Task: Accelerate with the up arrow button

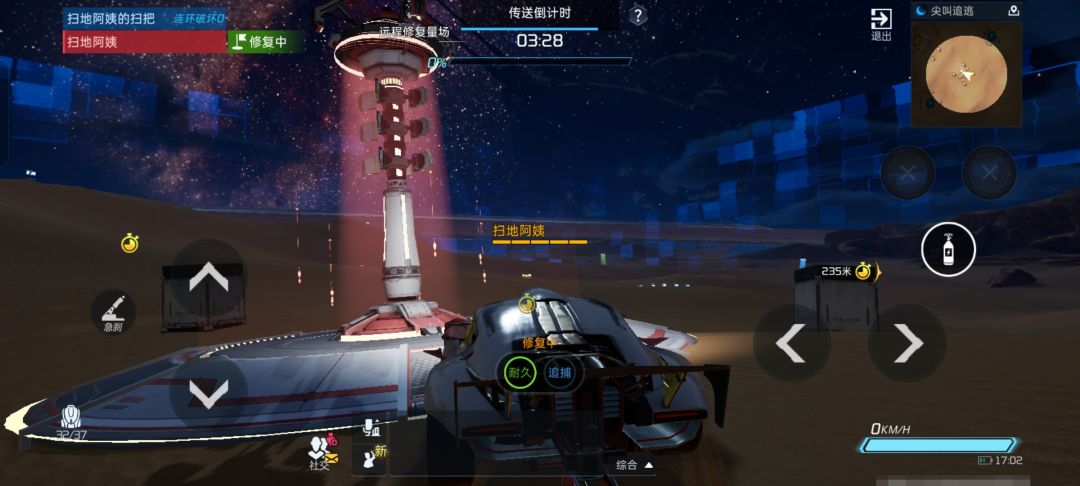Action: tap(208, 277)
